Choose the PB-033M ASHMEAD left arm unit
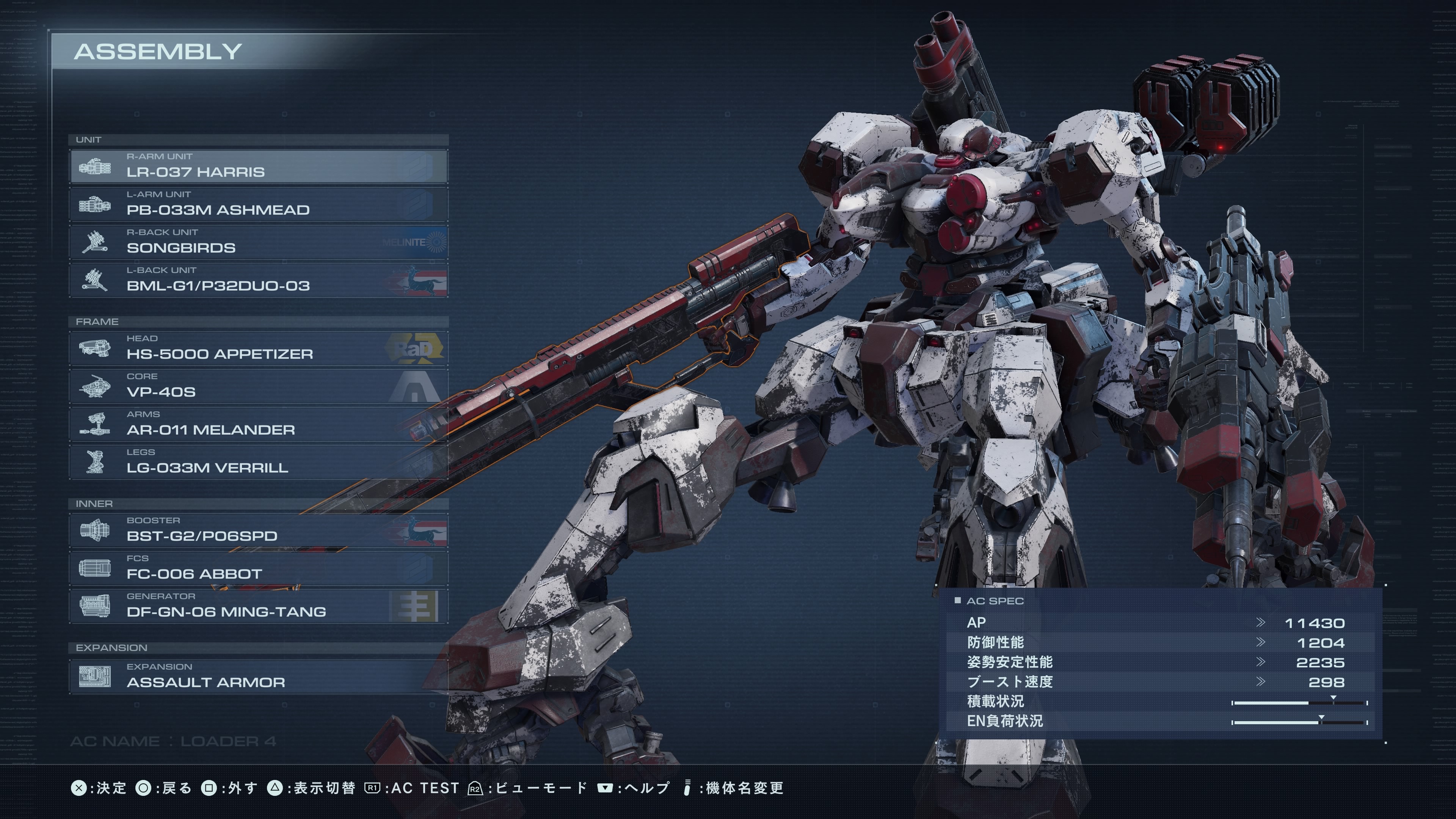This screenshot has height=819, width=1456. pos(258,204)
